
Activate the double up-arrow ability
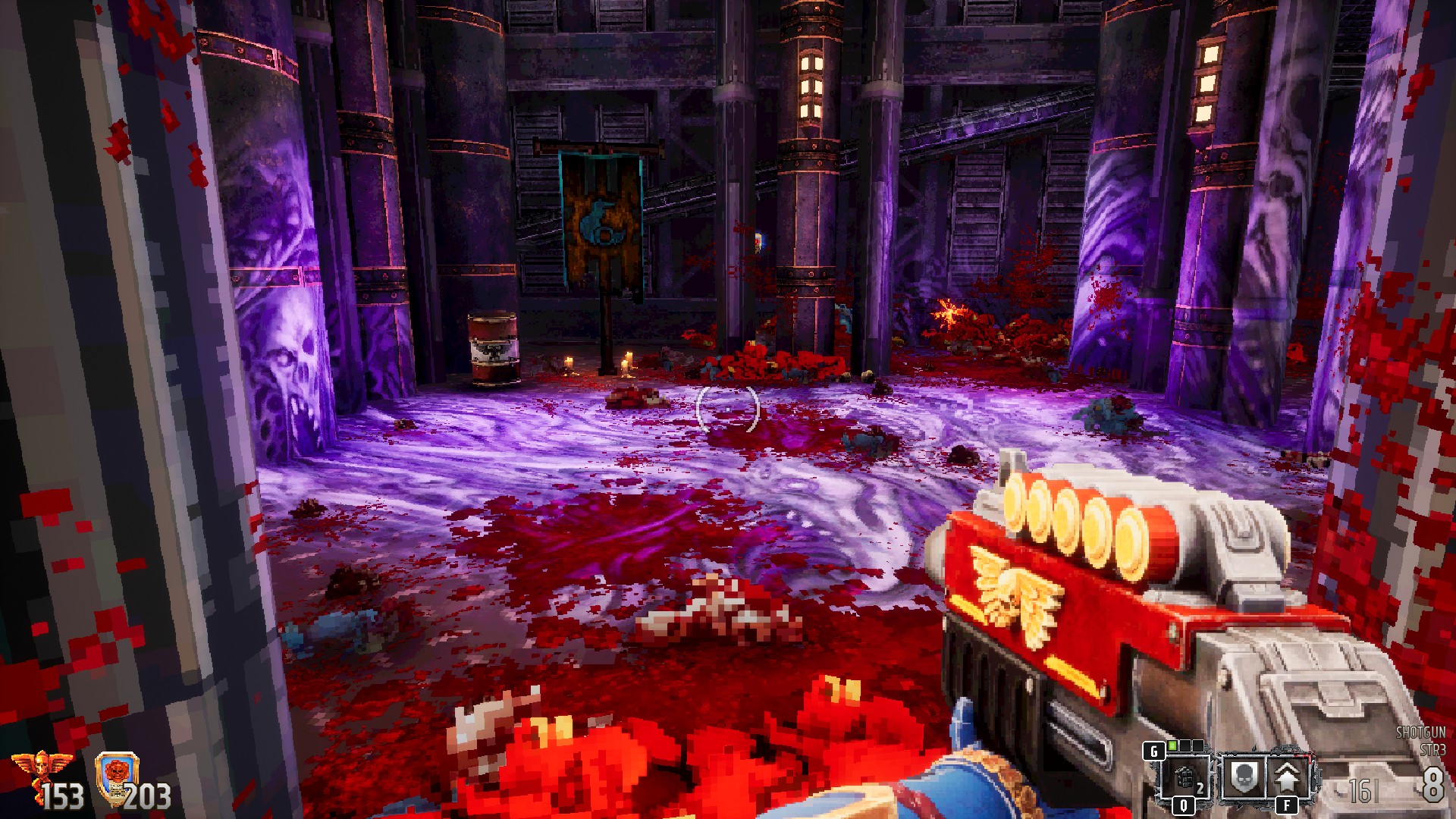(x=1288, y=777)
